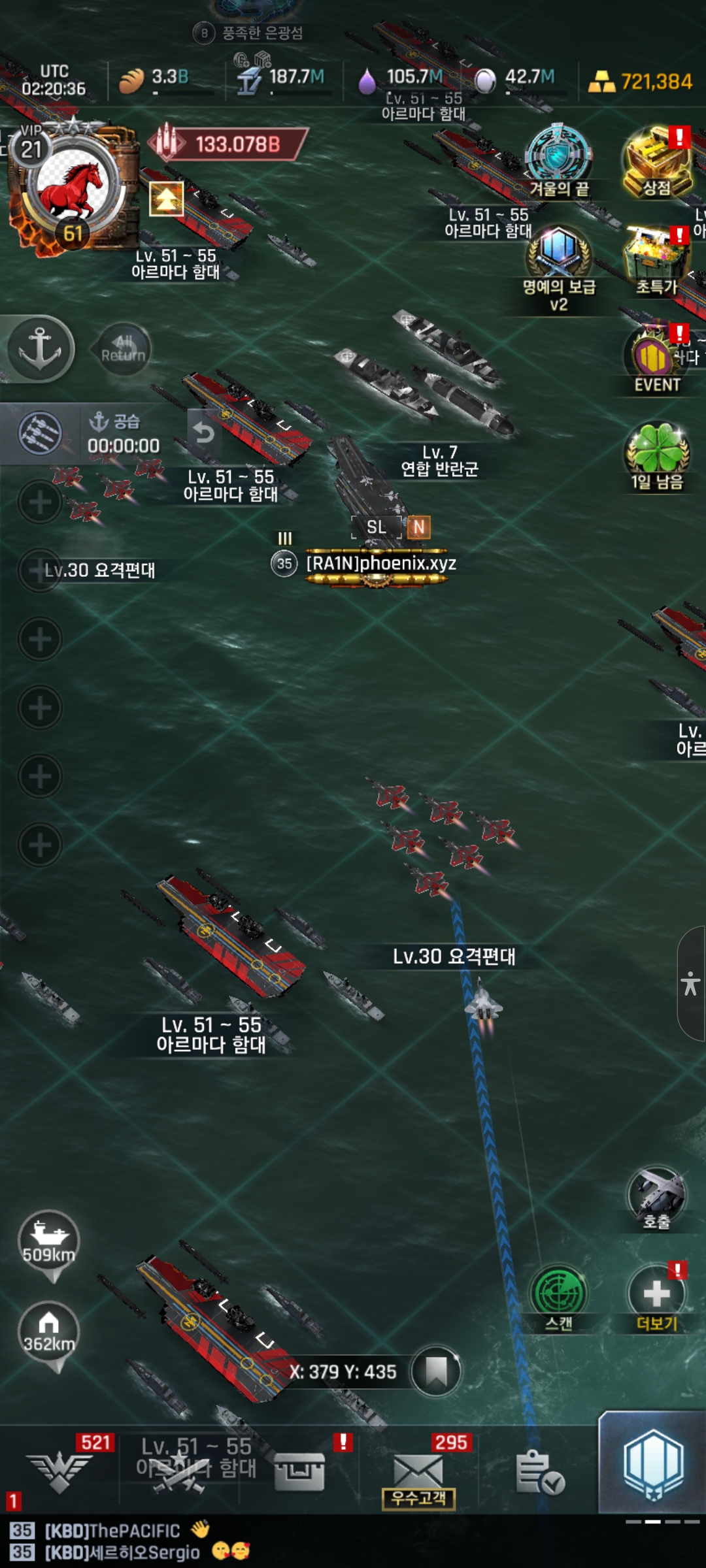Tap the anchor fleet button
706x1568 pixels.
40,348
